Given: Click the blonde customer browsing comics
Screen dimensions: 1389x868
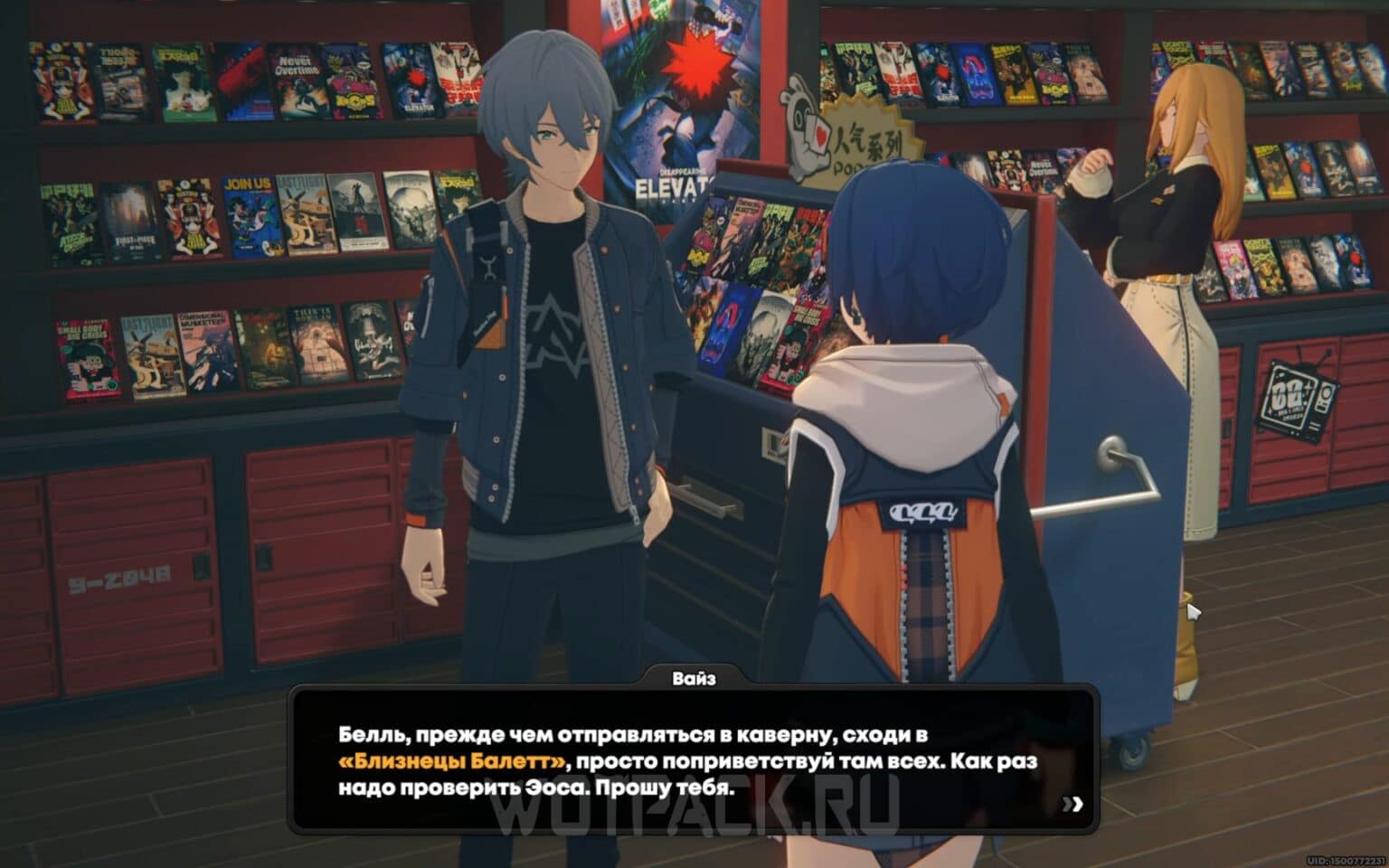Looking at the screenshot, I should point(1167,226).
